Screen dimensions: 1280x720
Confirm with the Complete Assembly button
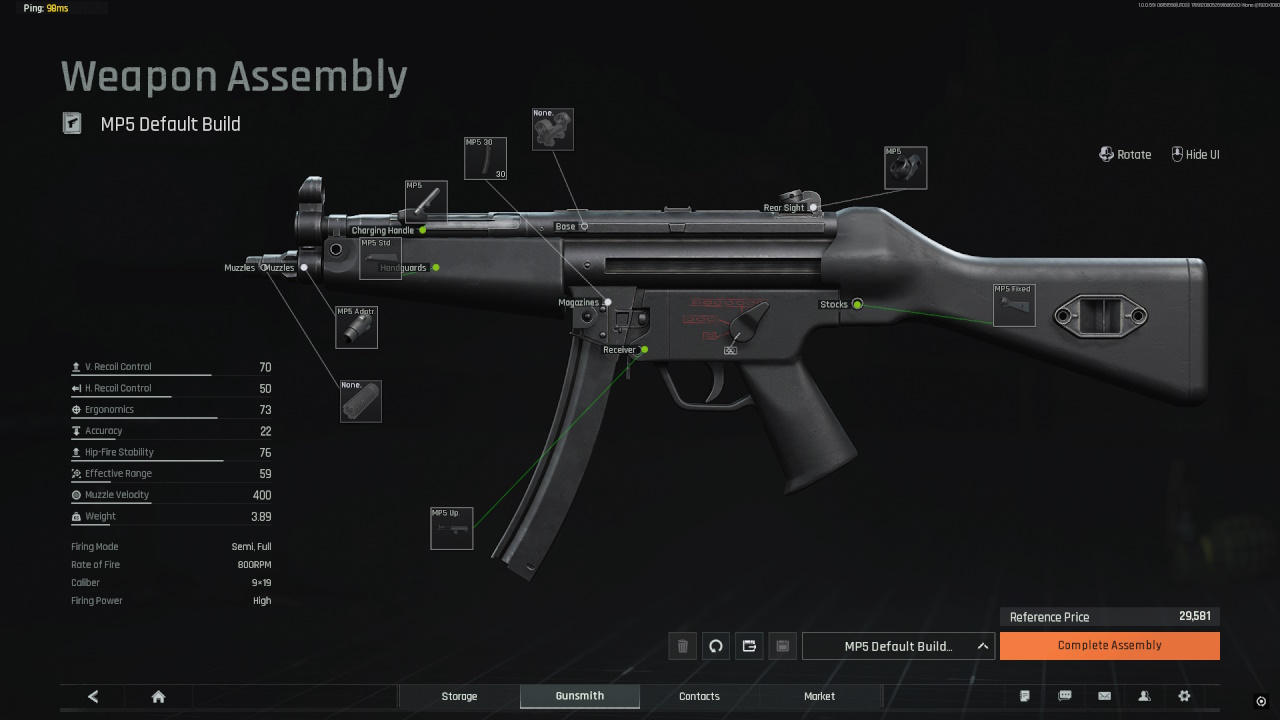1109,646
